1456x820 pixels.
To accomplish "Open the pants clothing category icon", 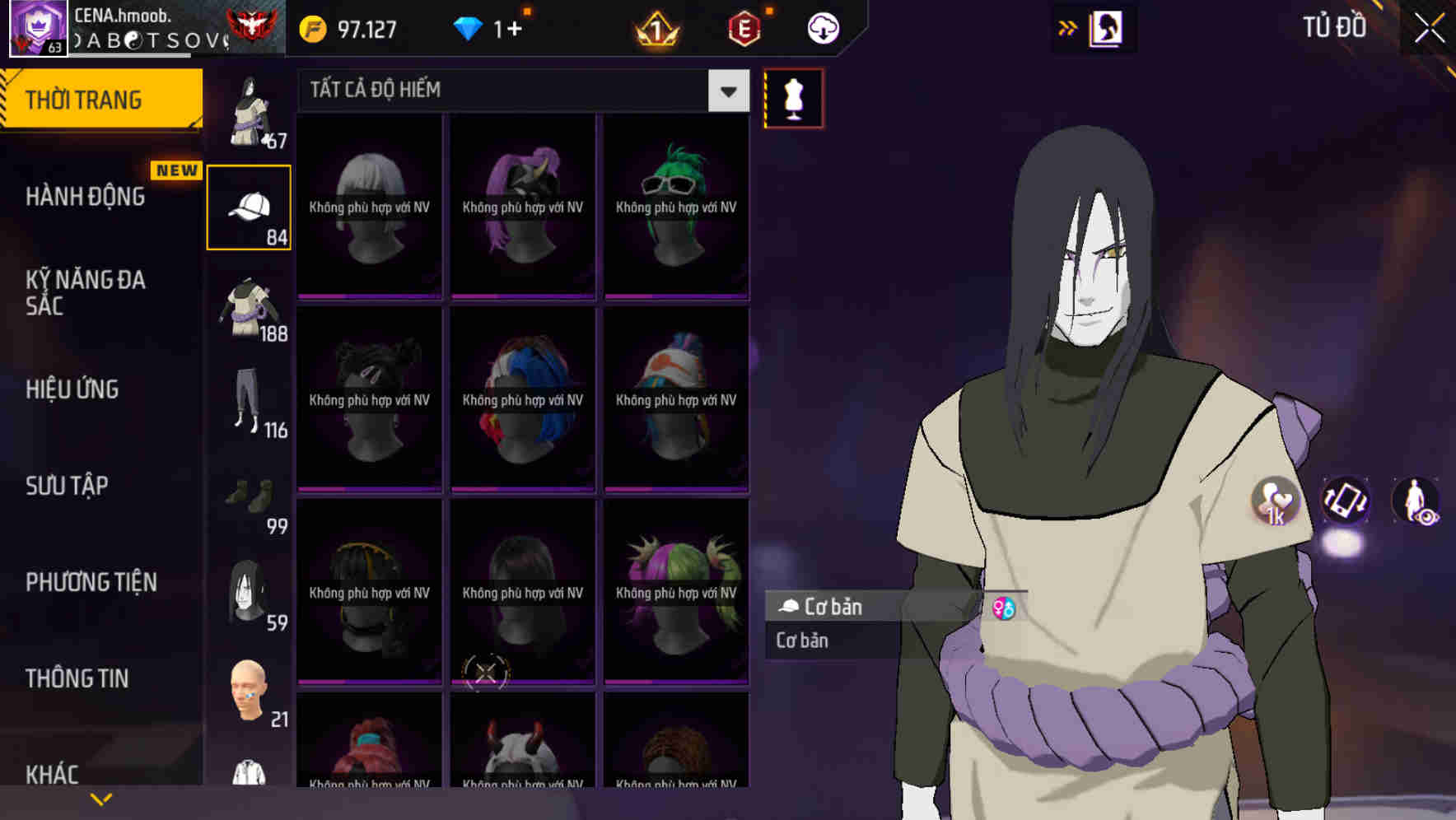I will [x=249, y=403].
